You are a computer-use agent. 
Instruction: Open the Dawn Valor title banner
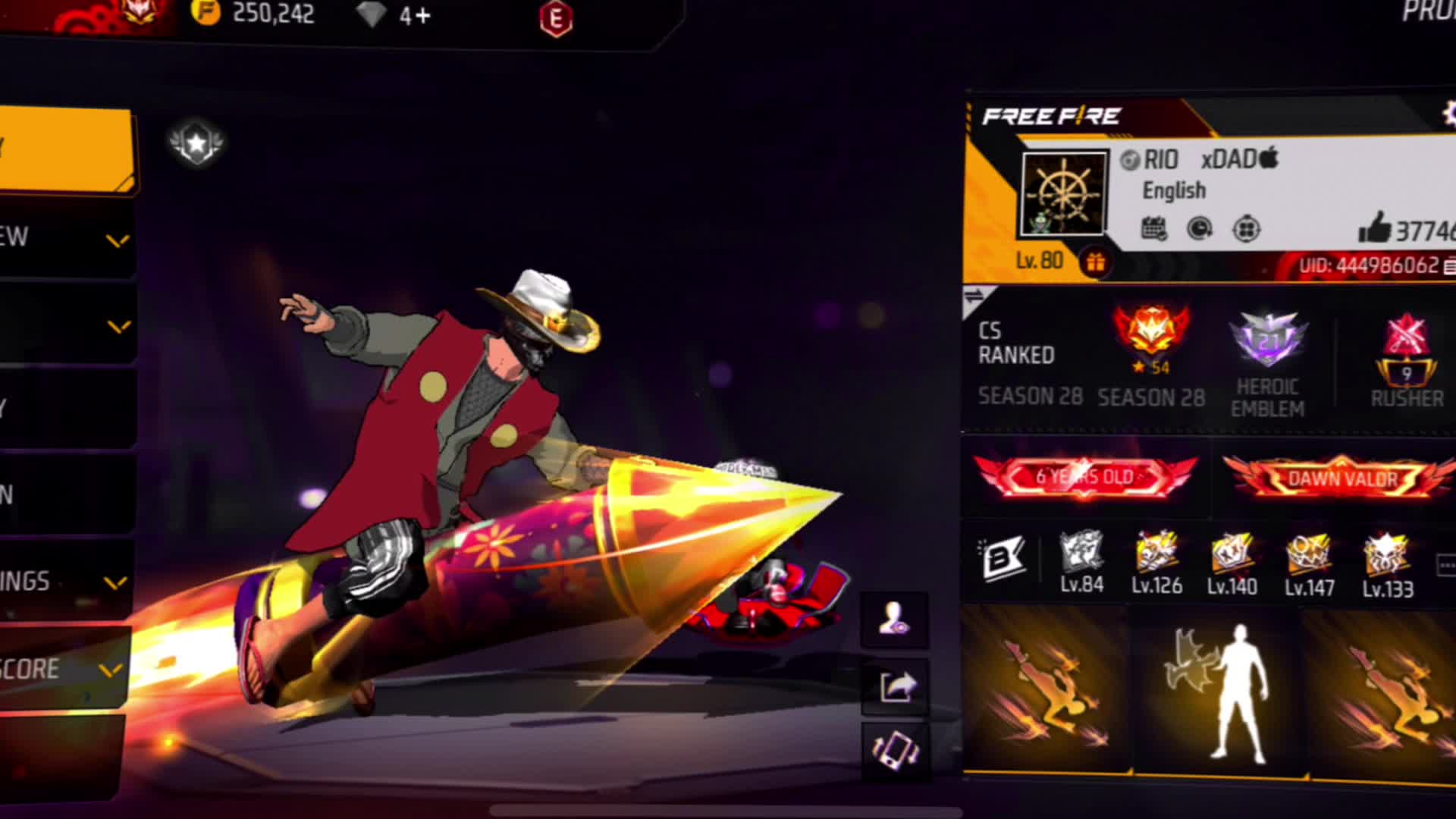click(x=1341, y=479)
